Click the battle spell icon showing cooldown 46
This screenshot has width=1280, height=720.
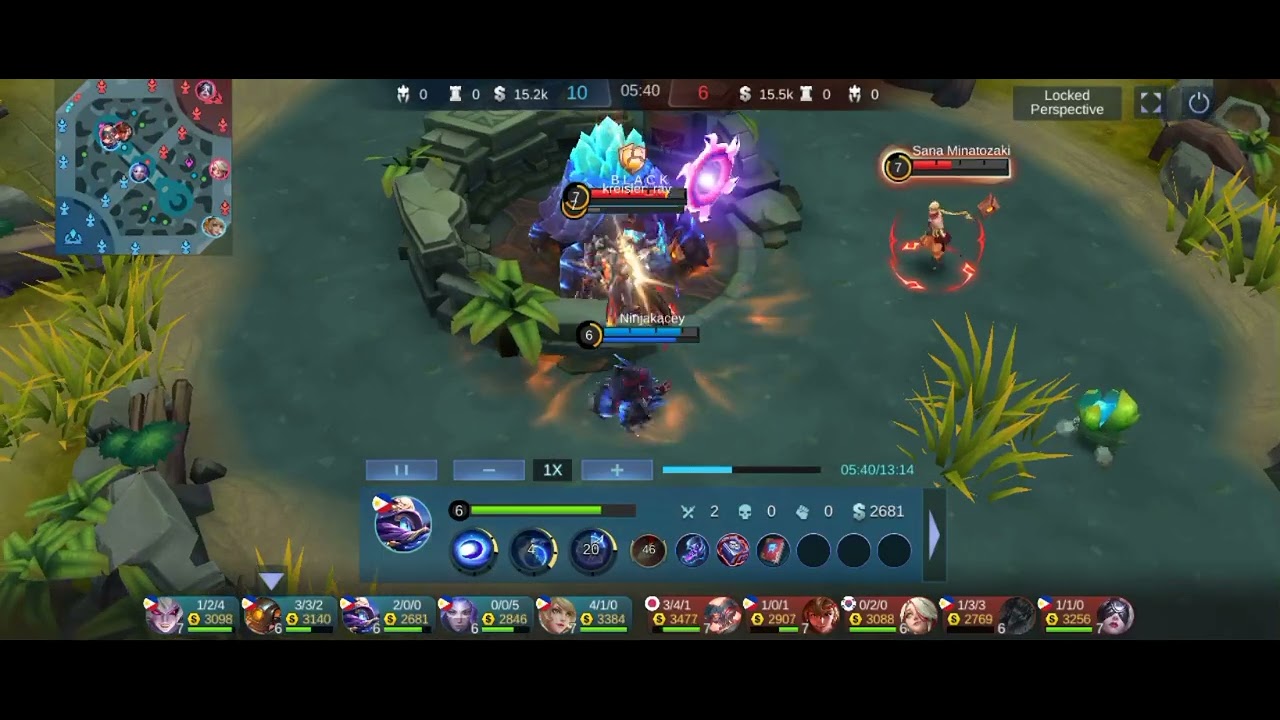click(x=648, y=550)
